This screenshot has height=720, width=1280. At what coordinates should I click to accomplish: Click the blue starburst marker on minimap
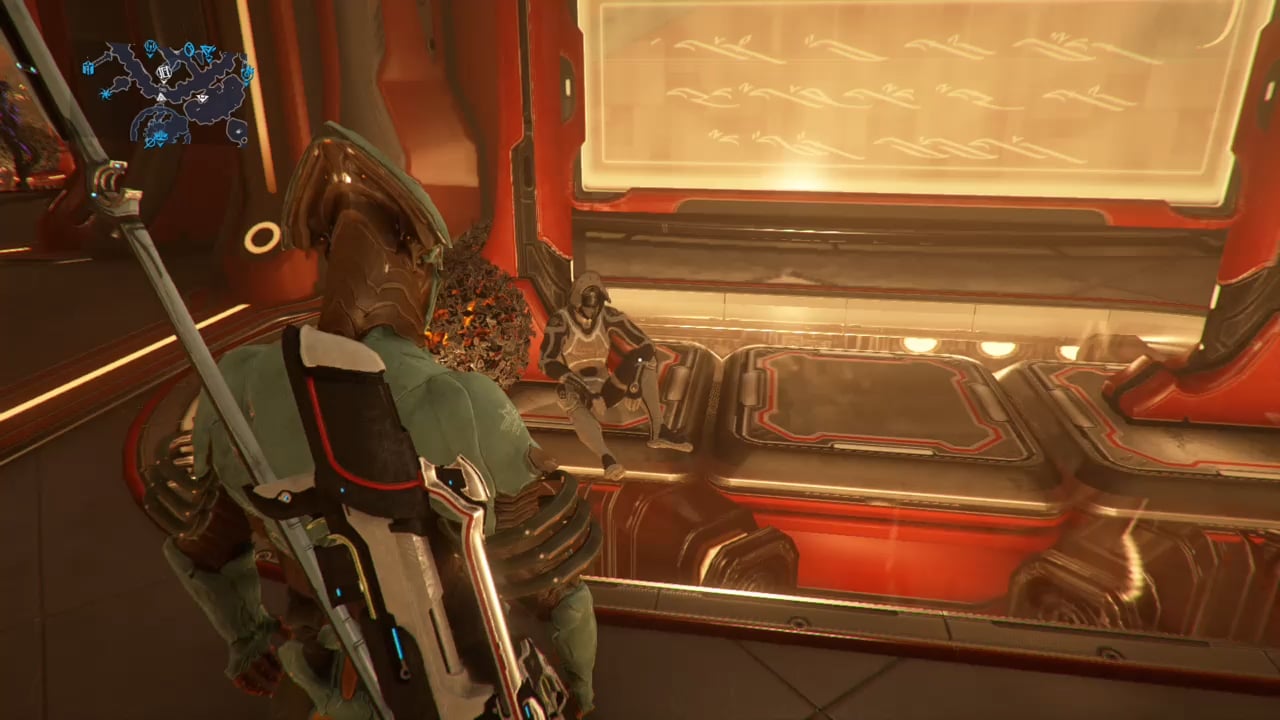point(105,92)
